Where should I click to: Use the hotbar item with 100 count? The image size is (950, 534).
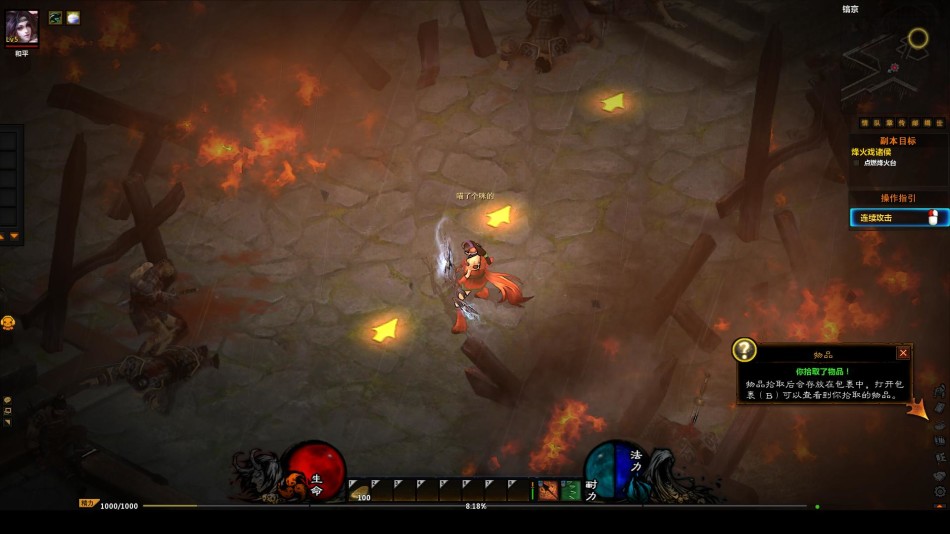click(358, 489)
